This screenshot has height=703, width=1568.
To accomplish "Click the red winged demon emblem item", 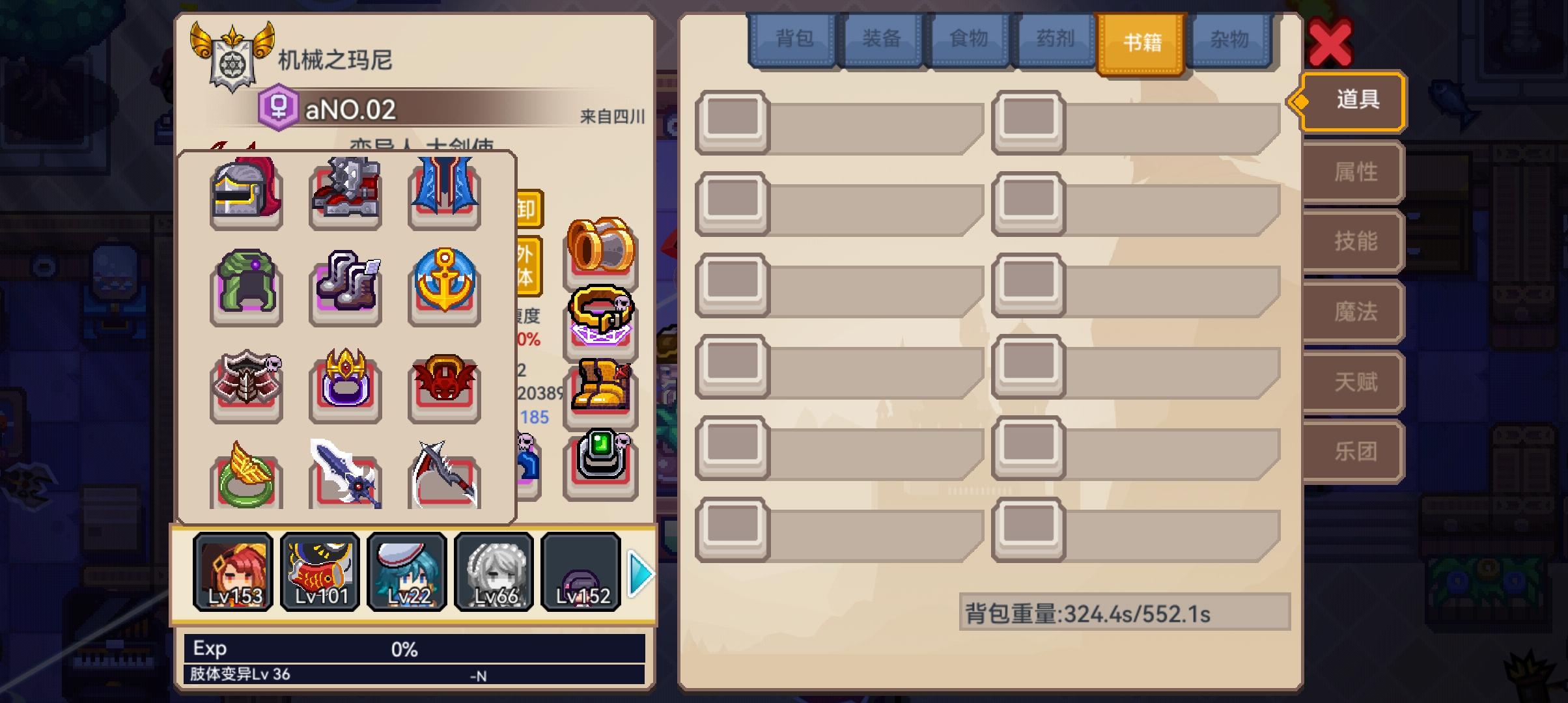I will (444, 385).
